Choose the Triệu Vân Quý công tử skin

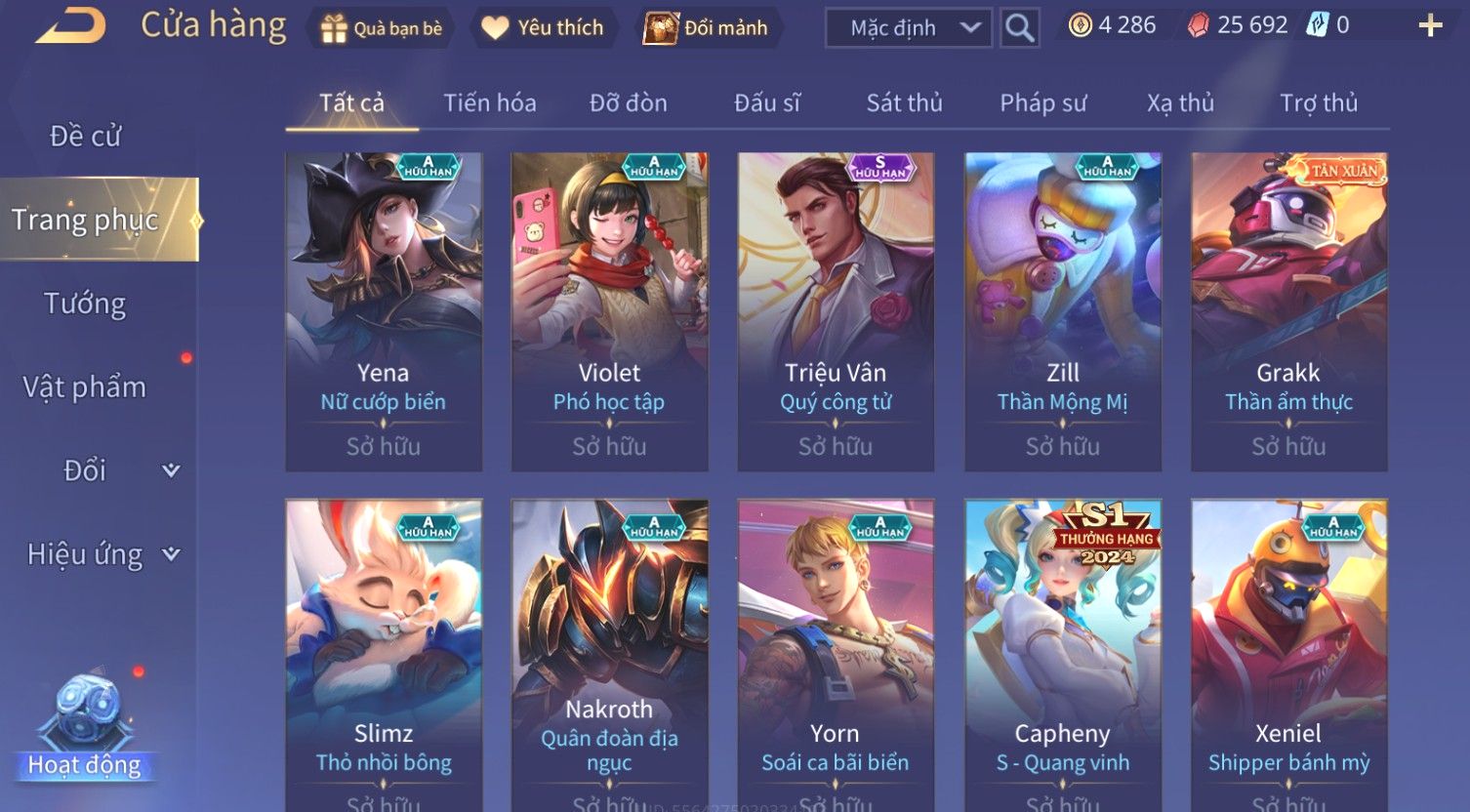coord(836,312)
